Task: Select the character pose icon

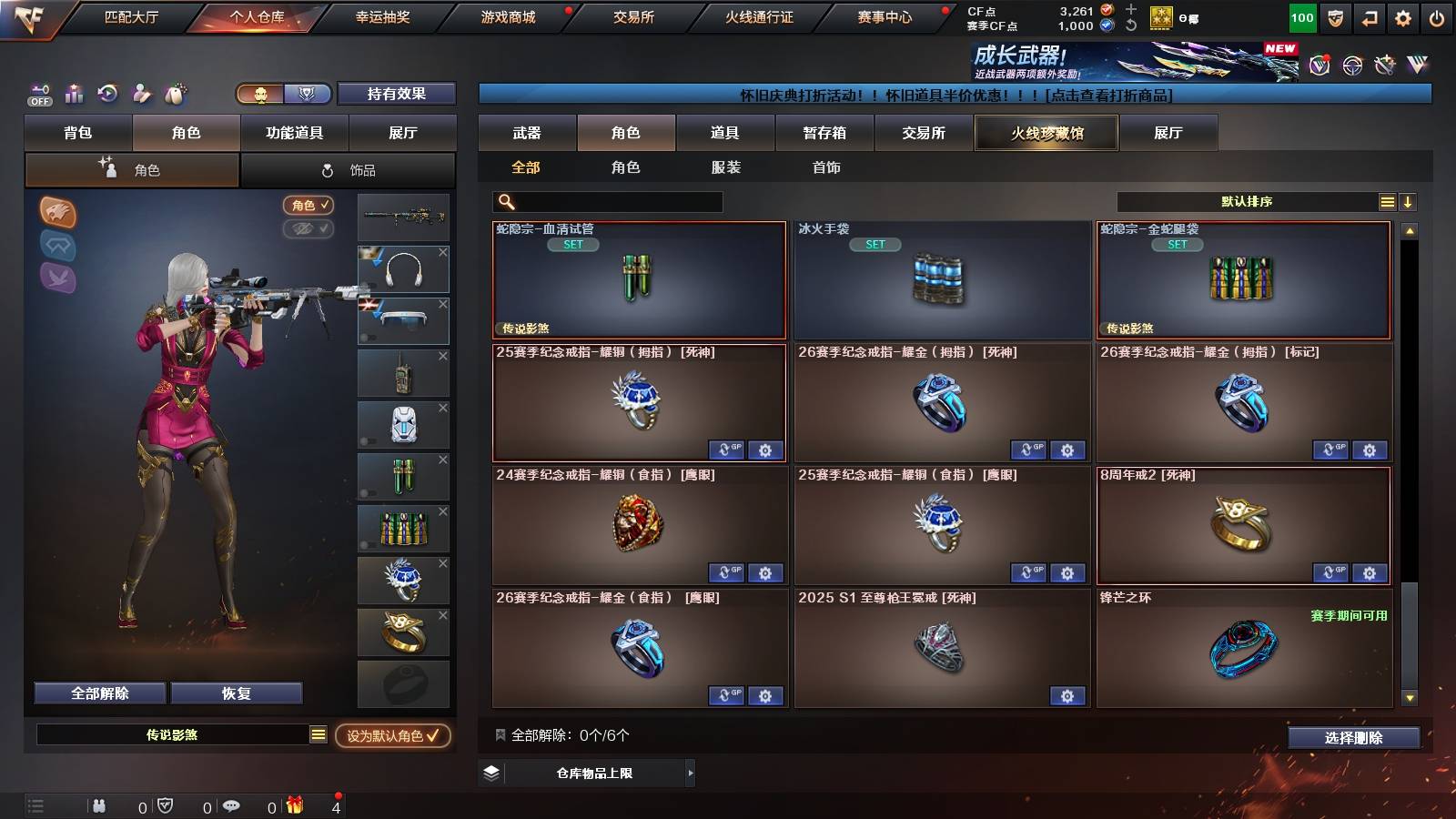Action: pyautogui.click(x=142, y=94)
